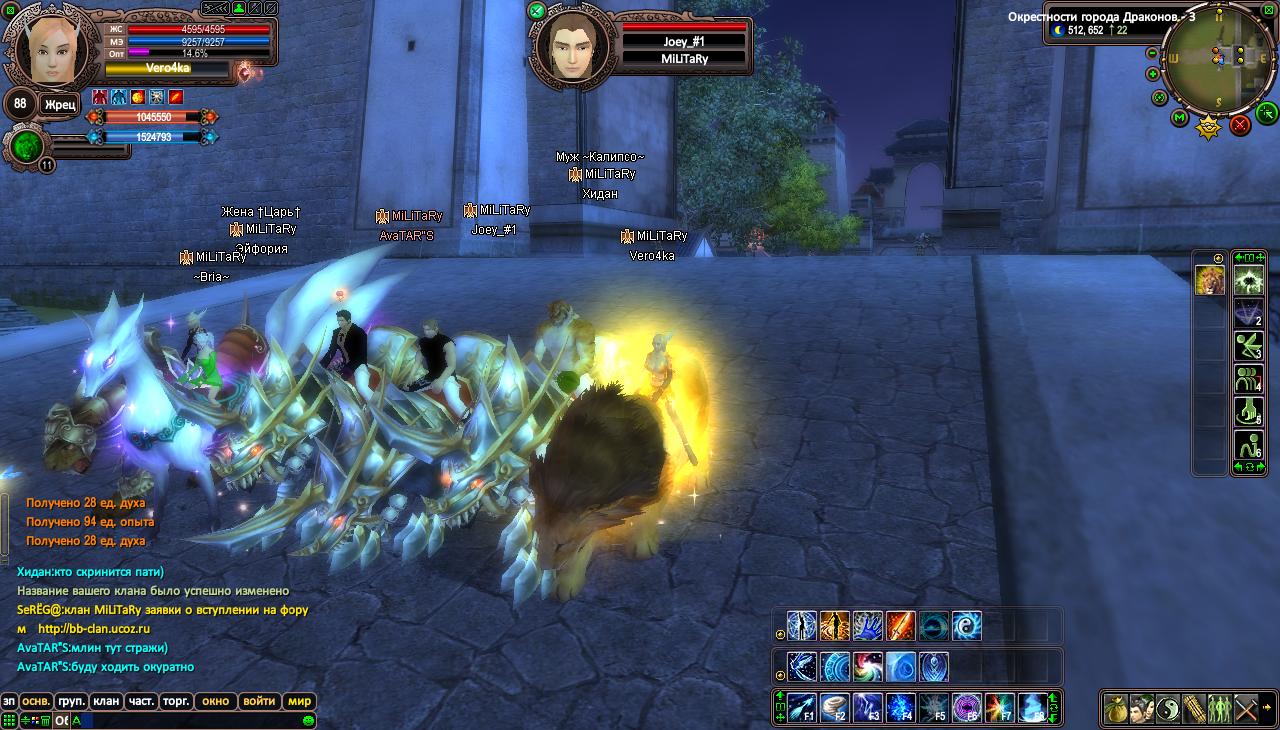Use the tornado skill bound to F2
The image size is (1280, 730).
[835, 707]
